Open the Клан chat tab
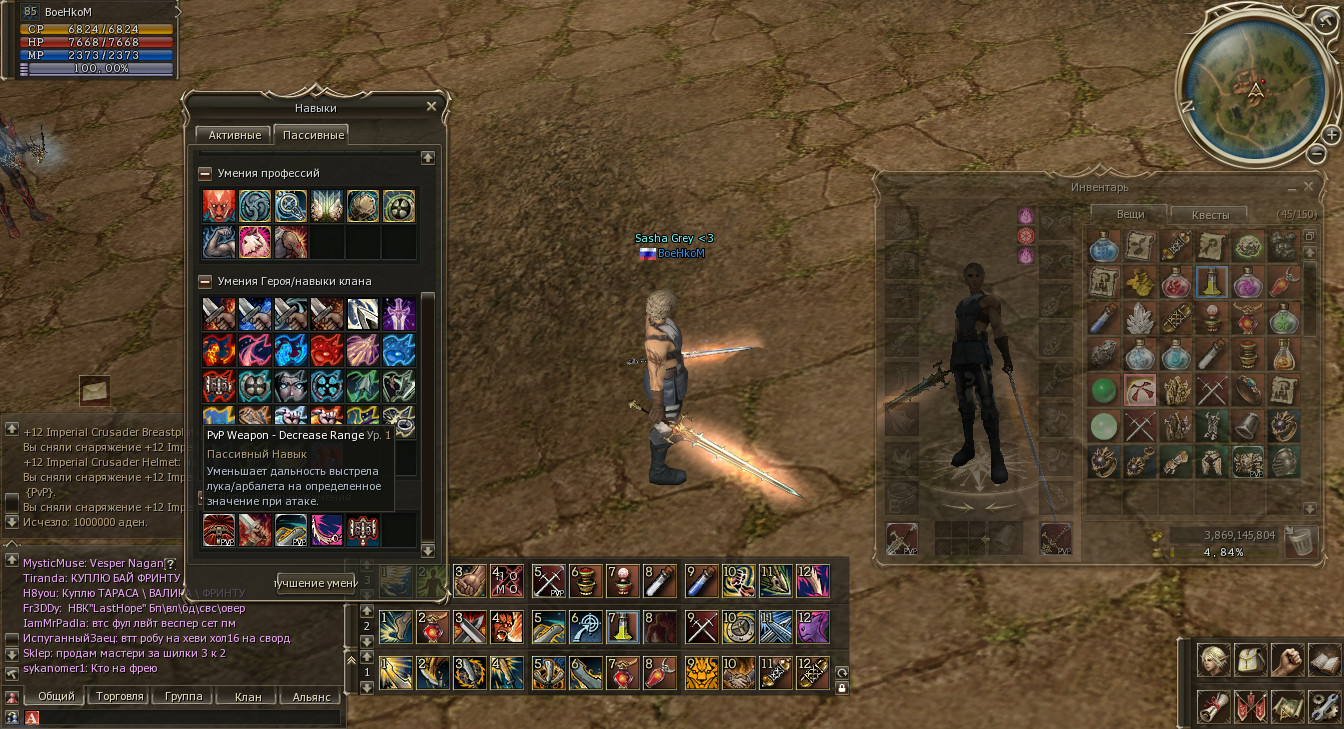 pyautogui.click(x=247, y=696)
